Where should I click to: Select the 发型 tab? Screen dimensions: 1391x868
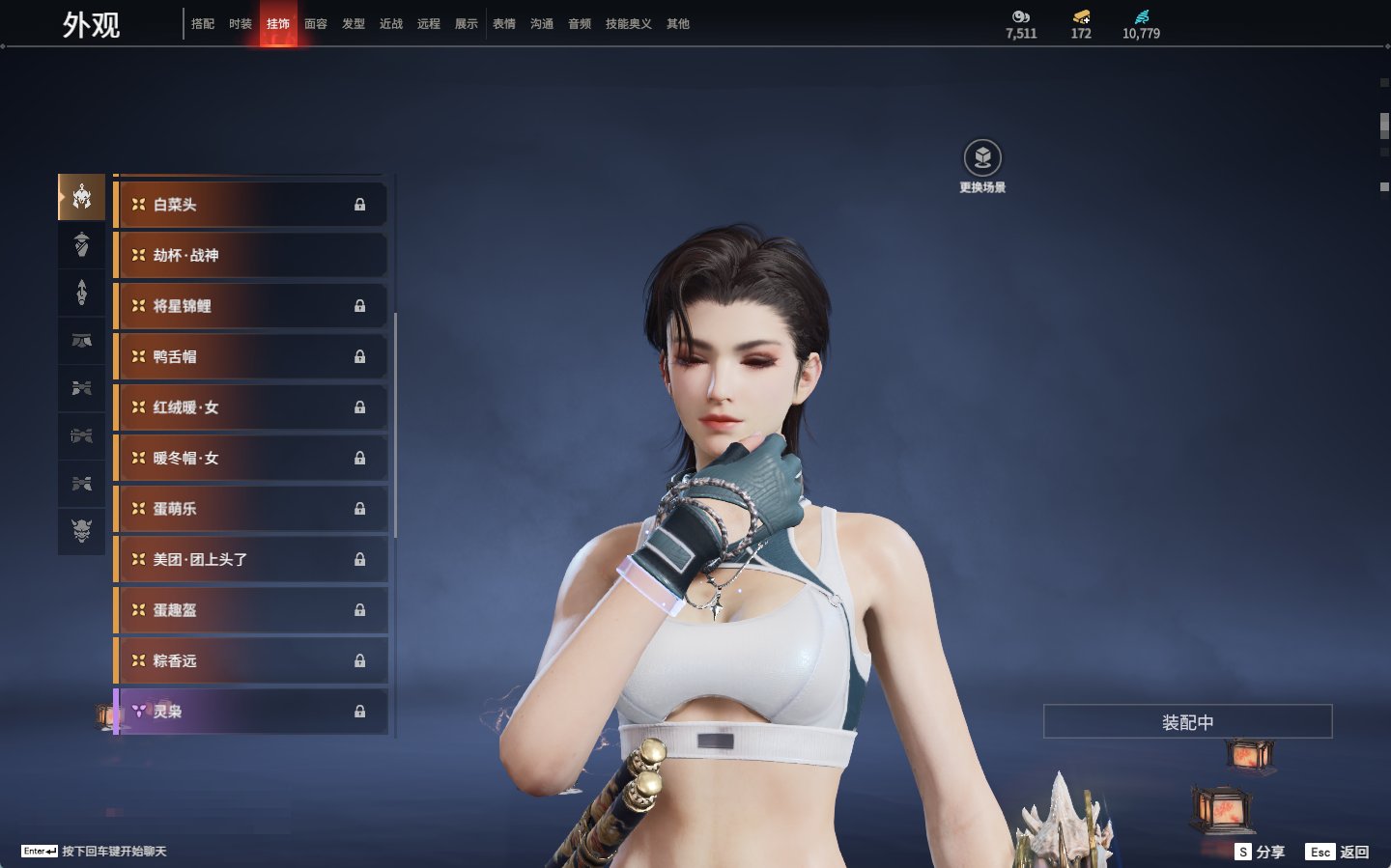354,24
